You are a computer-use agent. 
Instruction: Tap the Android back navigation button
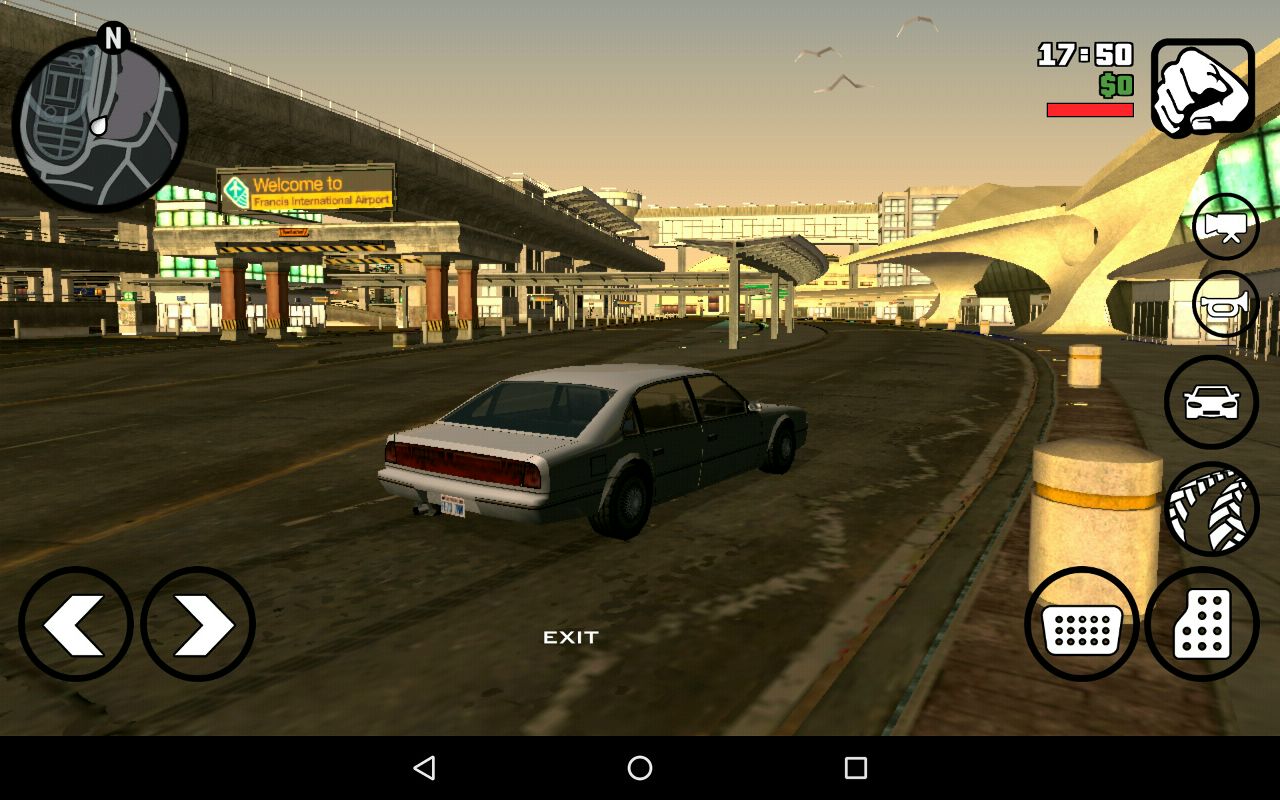point(424,768)
